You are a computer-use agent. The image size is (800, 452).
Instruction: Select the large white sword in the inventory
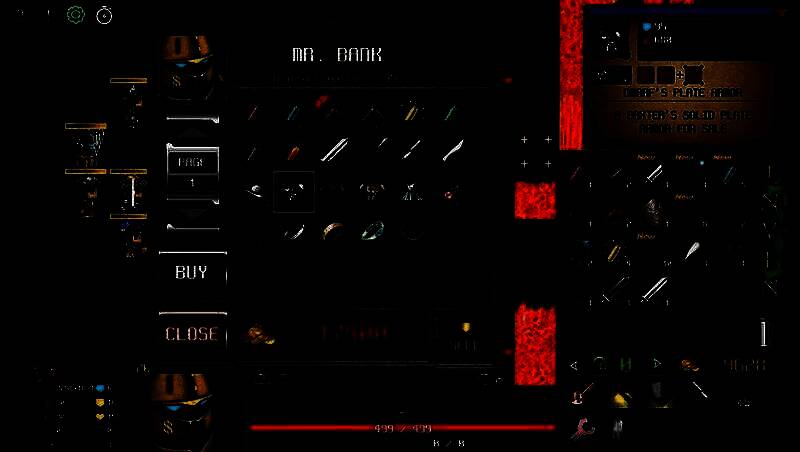[653, 289]
